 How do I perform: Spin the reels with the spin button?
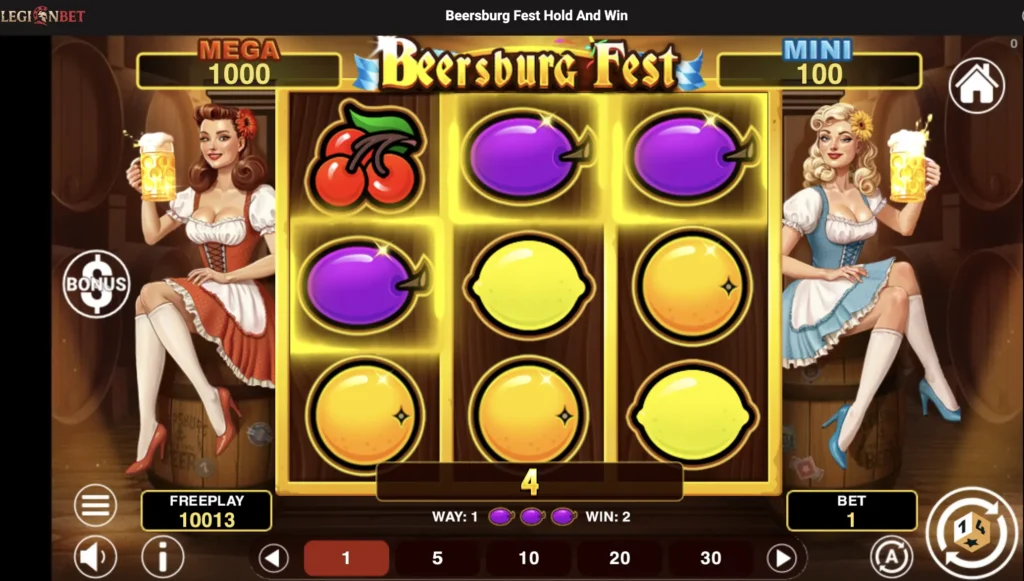966,528
